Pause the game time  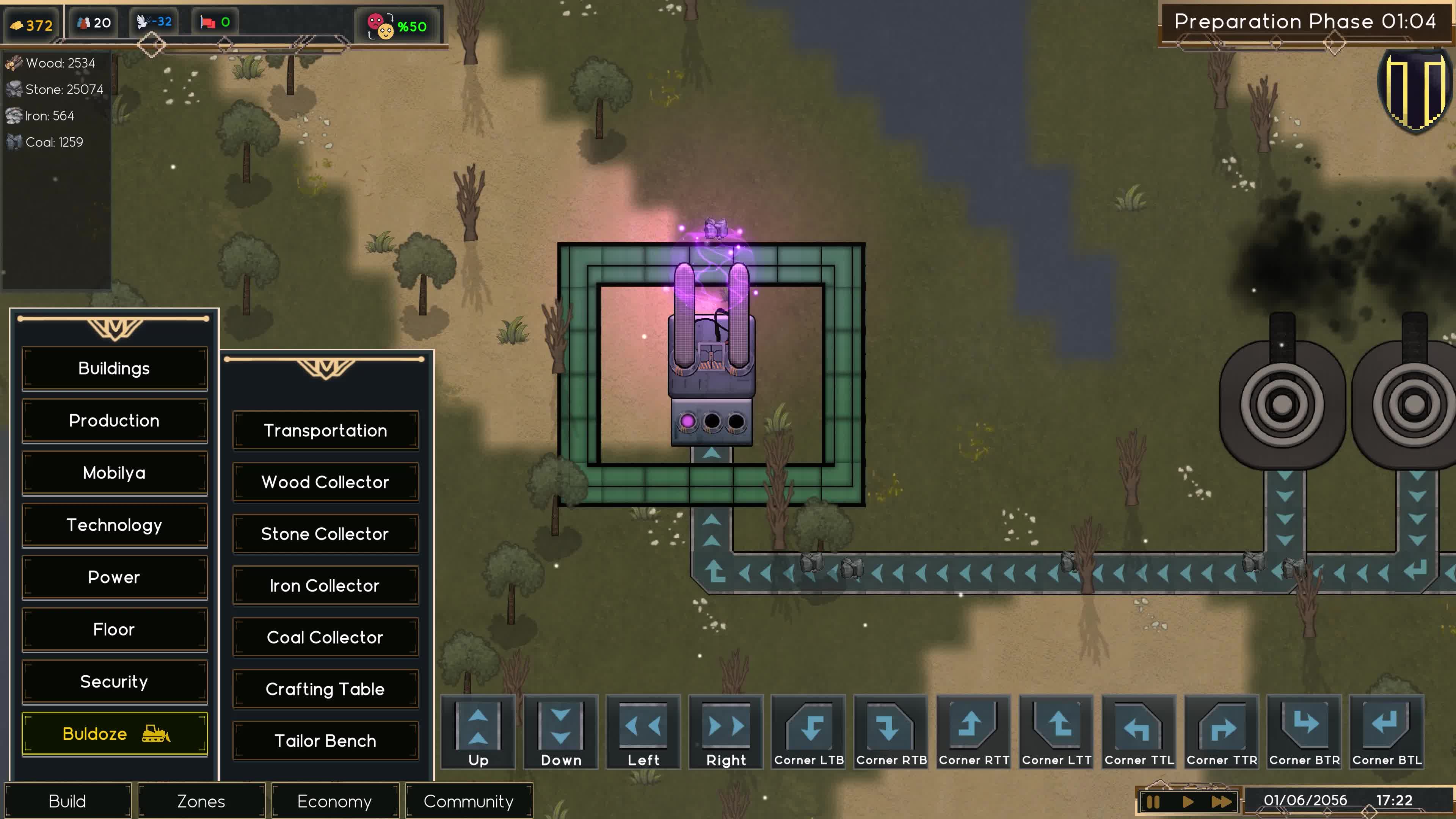[x=1153, y=802]
